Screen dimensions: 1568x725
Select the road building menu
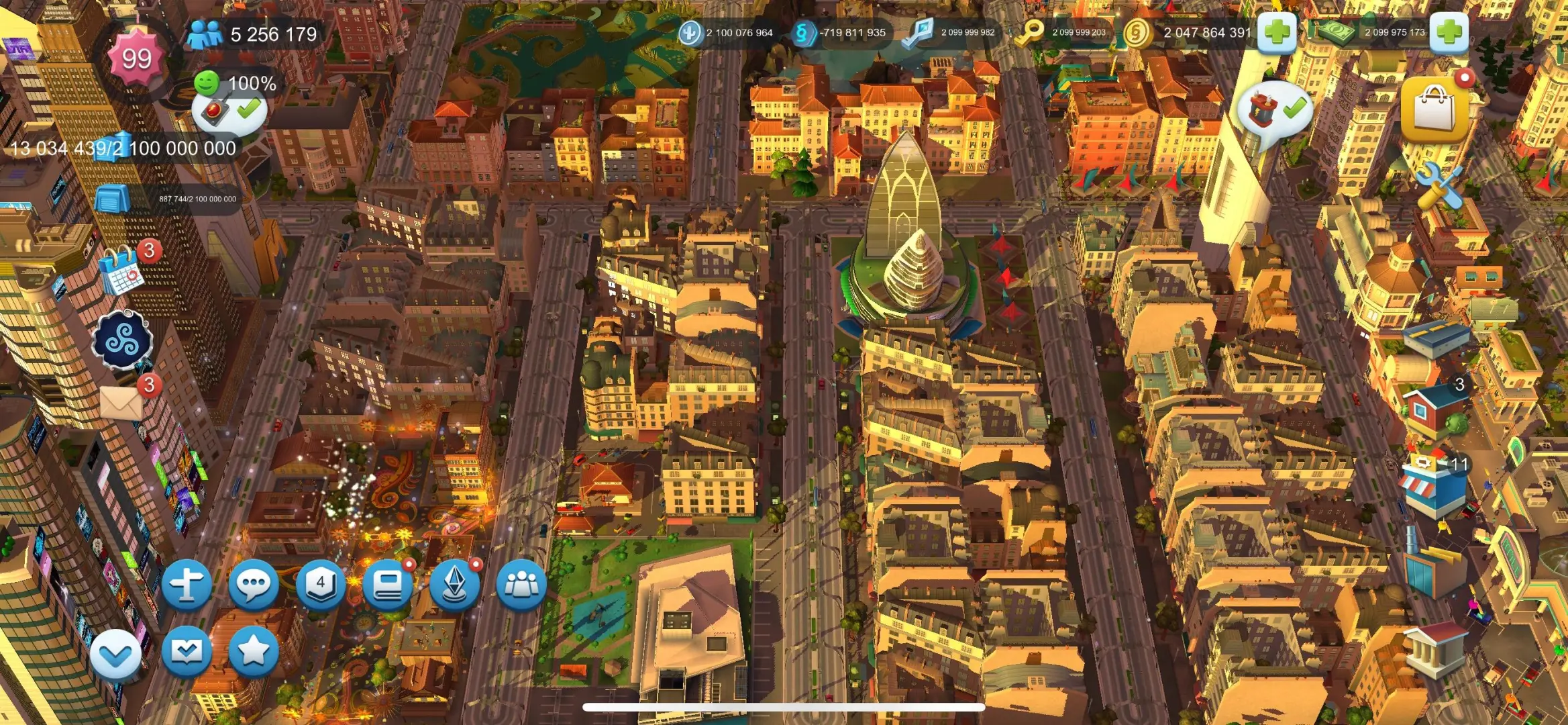coord(1436,339)
